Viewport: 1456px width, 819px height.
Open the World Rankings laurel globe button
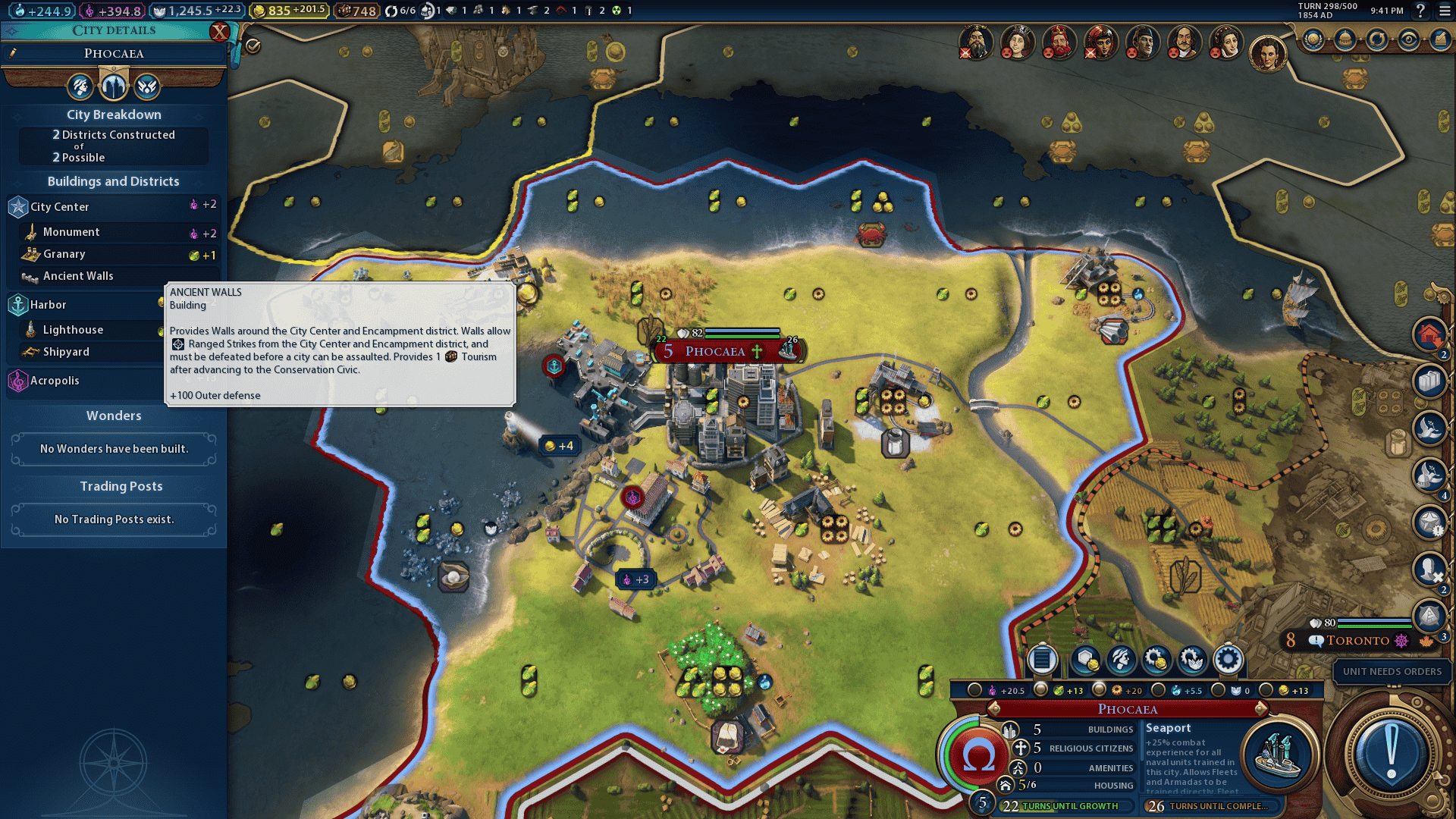[x=1313, y=39]
